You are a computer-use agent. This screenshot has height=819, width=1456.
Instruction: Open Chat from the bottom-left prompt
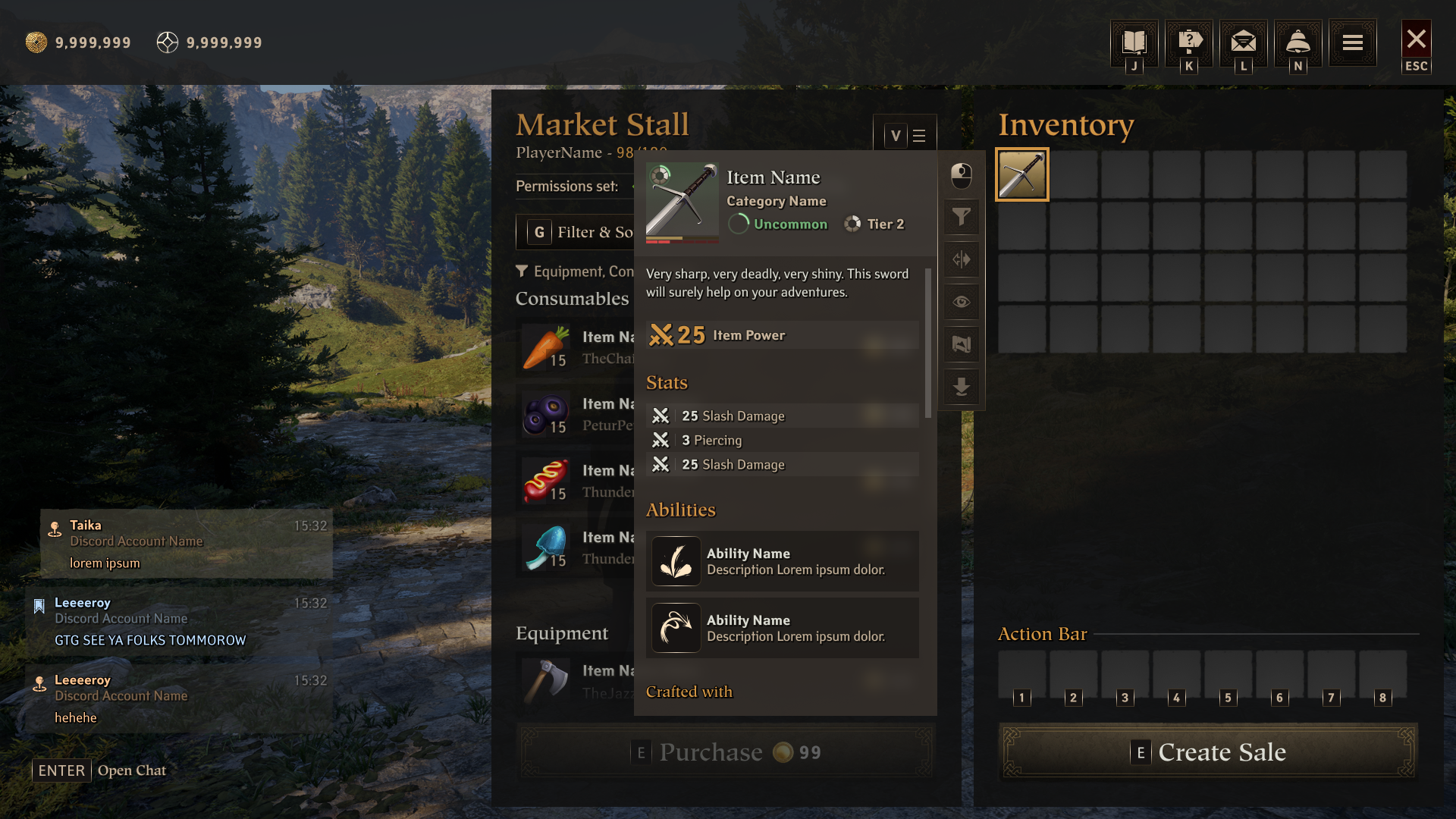pos(100,770)
